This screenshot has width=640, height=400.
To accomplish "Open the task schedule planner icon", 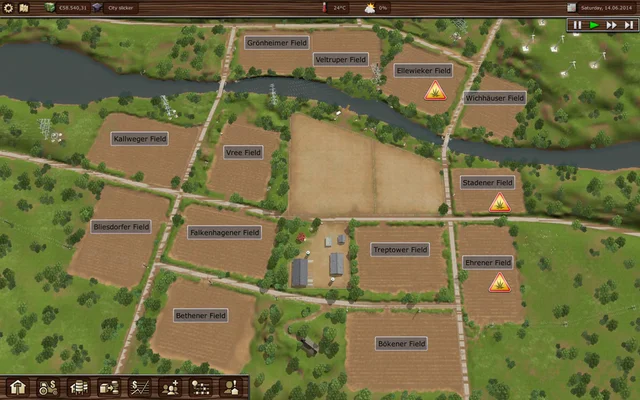I will point(199,387).
